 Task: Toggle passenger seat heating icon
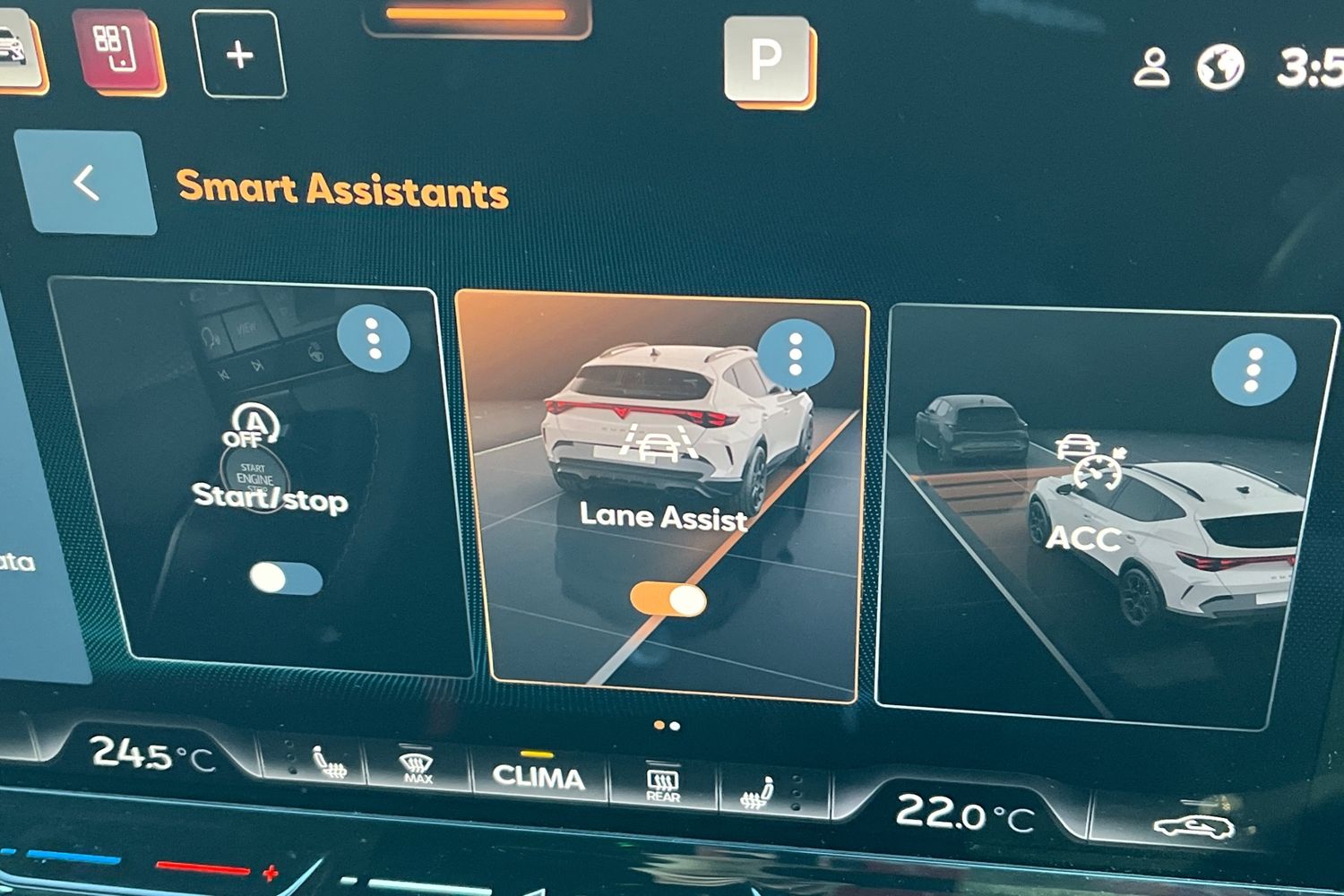pyautogui.click(x=760, y=792)
